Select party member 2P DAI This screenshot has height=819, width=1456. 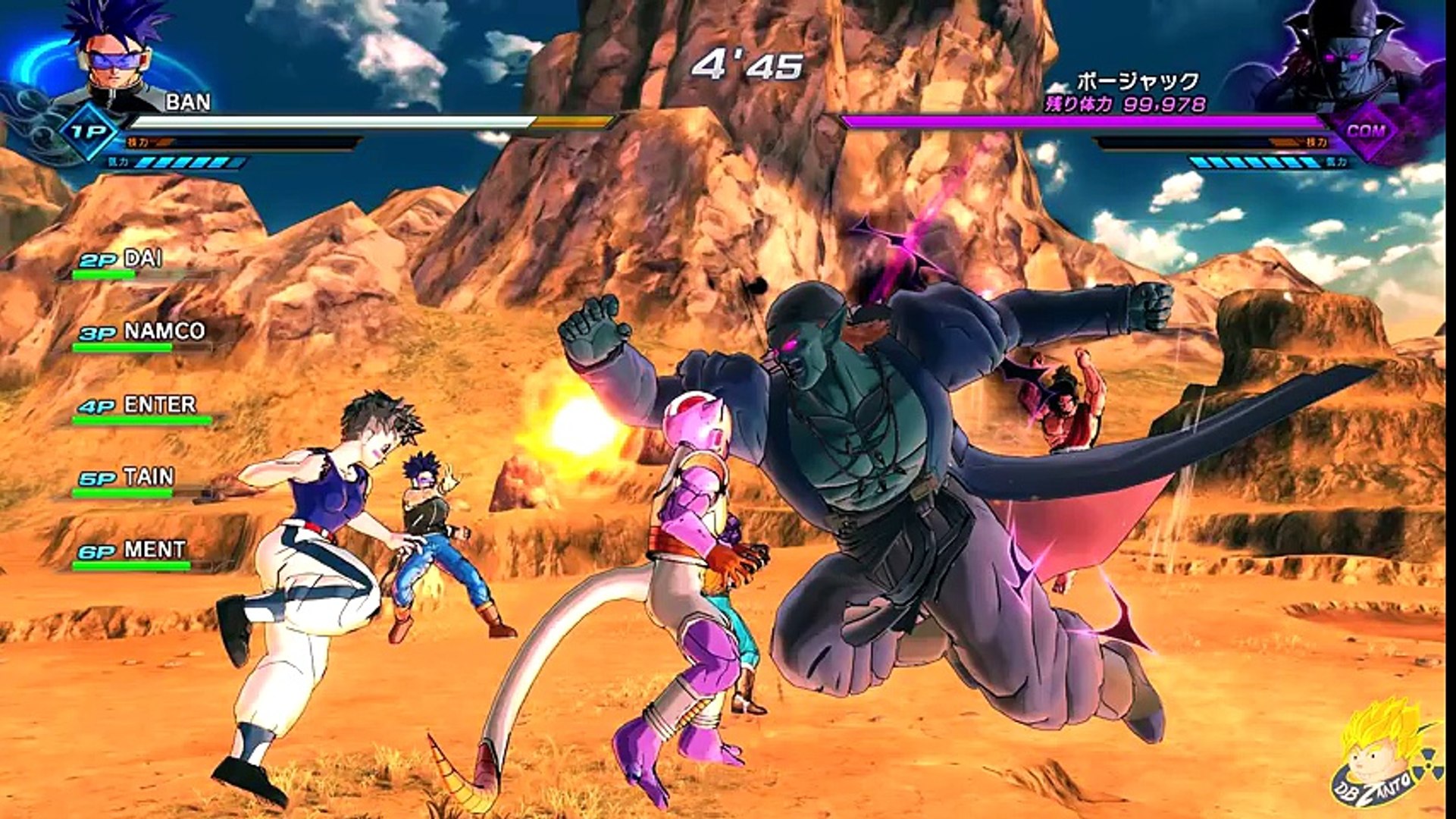click(x=121, y=261)
